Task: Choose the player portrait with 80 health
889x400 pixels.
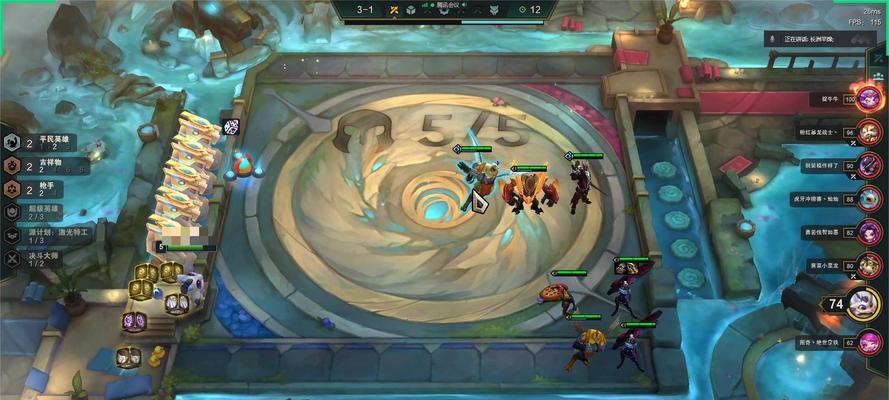Action: pos(868,265)
